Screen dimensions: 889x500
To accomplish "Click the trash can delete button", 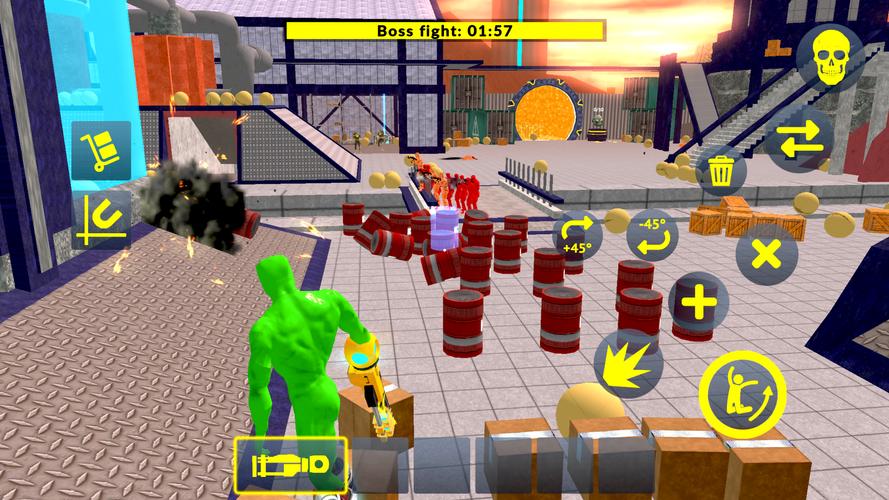I will 720,172.
